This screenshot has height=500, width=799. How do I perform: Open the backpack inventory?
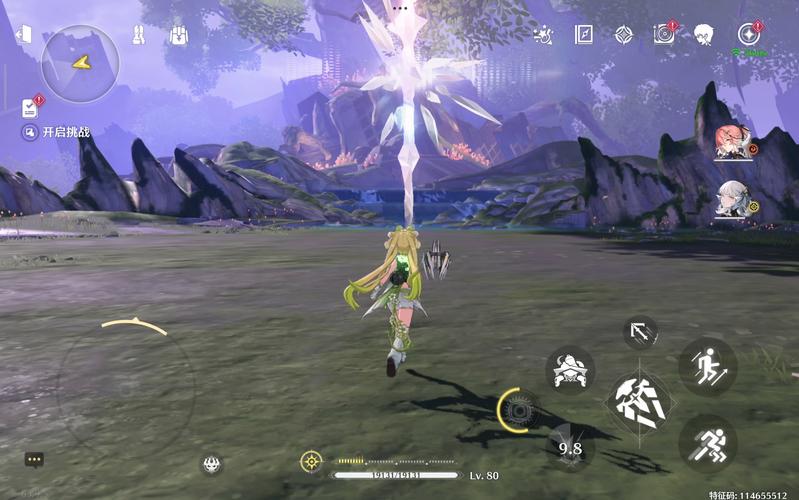(x=179, y=35)
